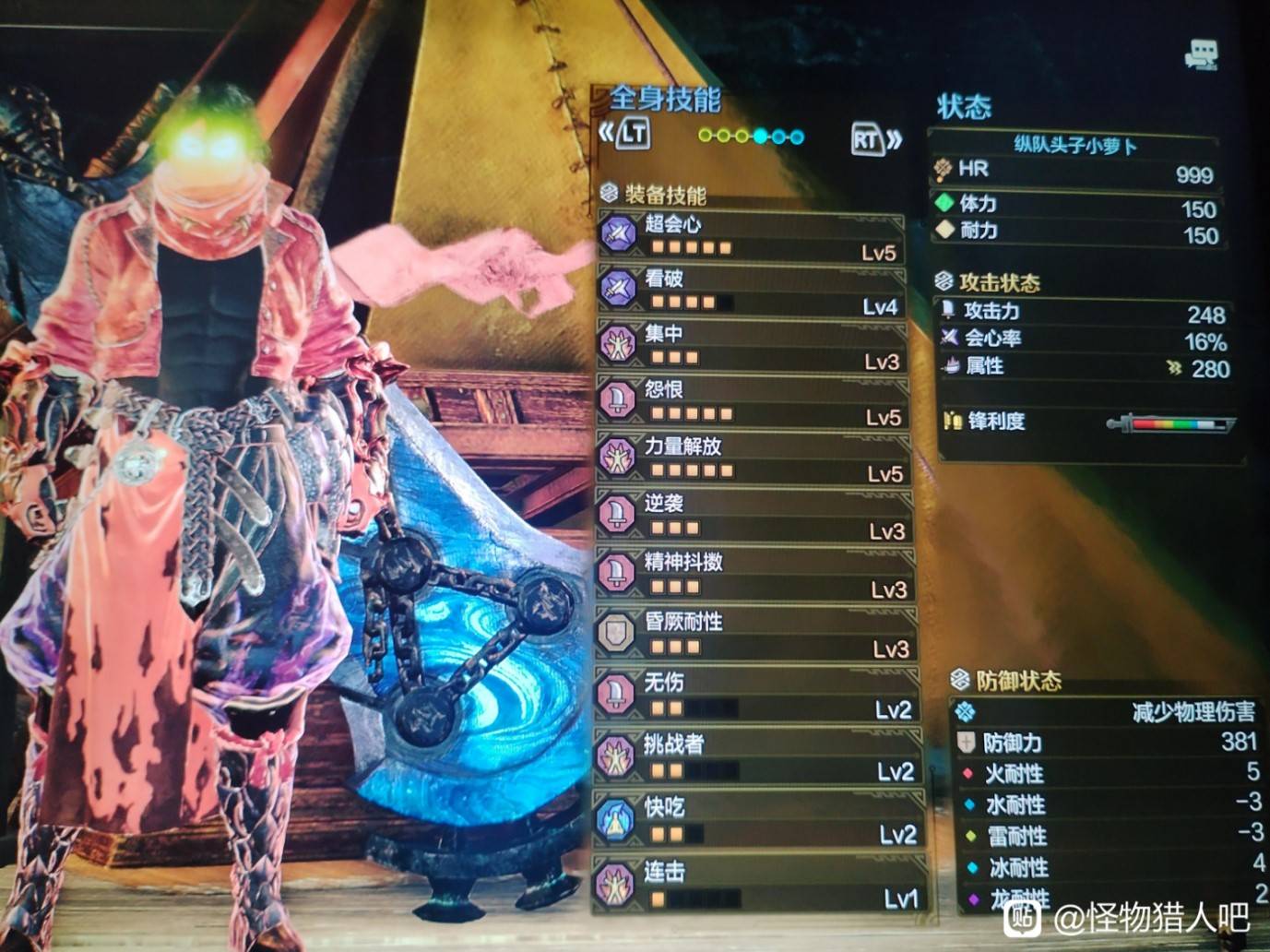1270x952 pixels.
Task: Select the 超会心 Lv5 skill row
Action: tap(752, 235)
